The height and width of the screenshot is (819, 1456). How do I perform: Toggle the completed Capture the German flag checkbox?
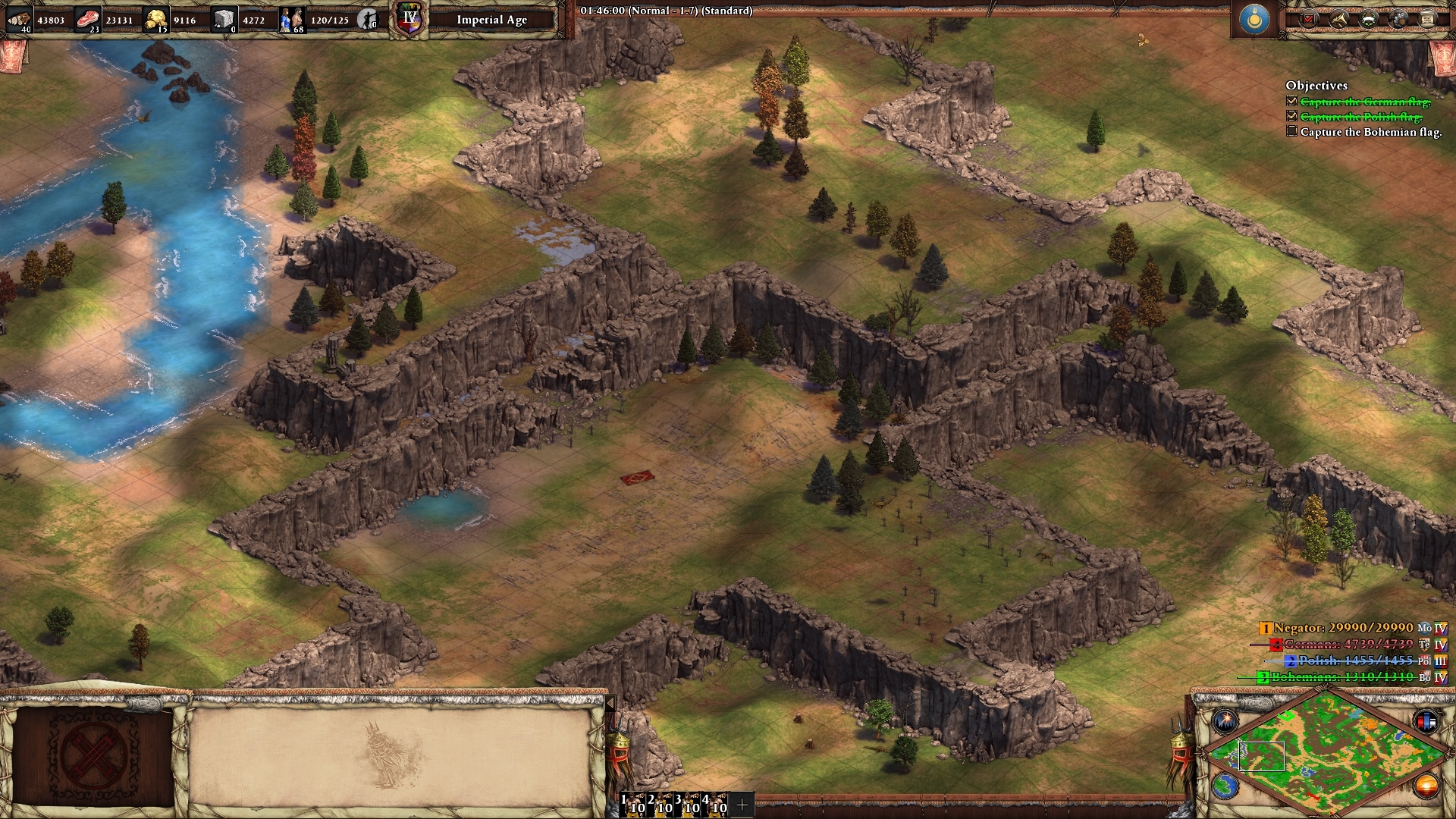pos(1291,99)
